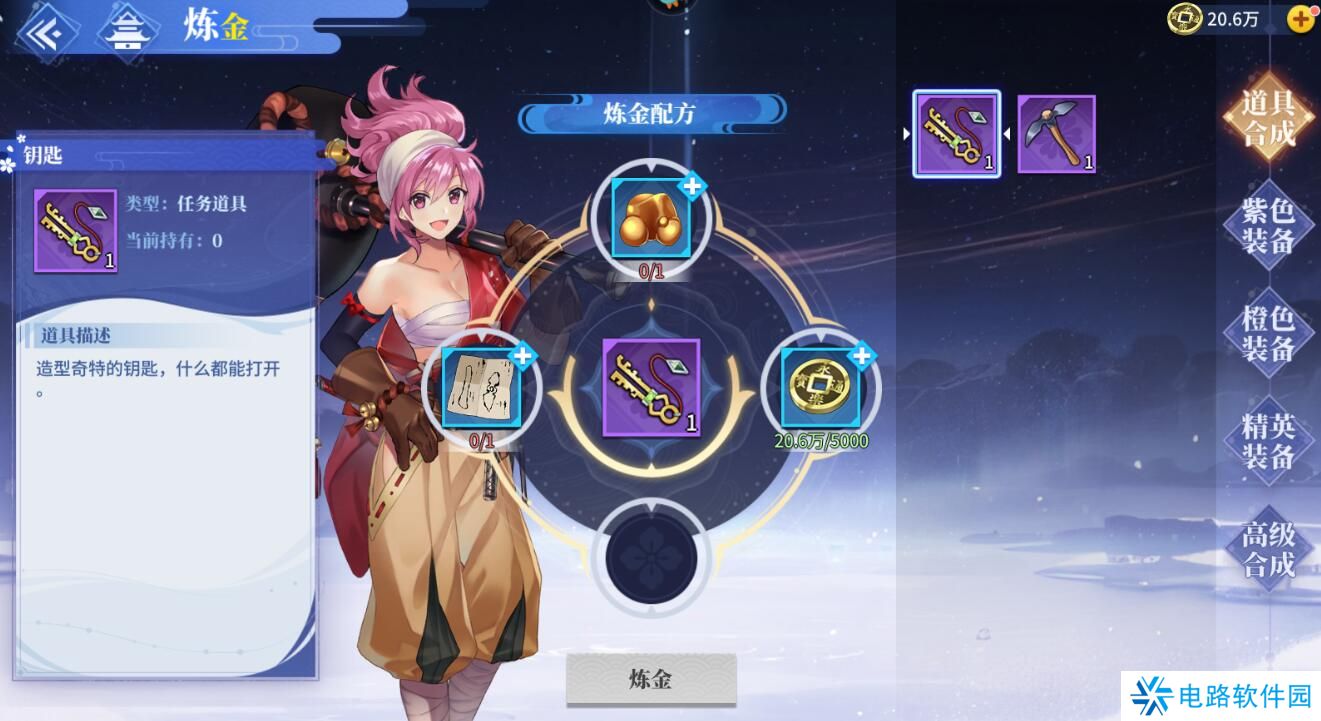This screenshot has height=721, width=1321.
Task: Click the coin currency icon at top
Action: (x=1182, y=18)
